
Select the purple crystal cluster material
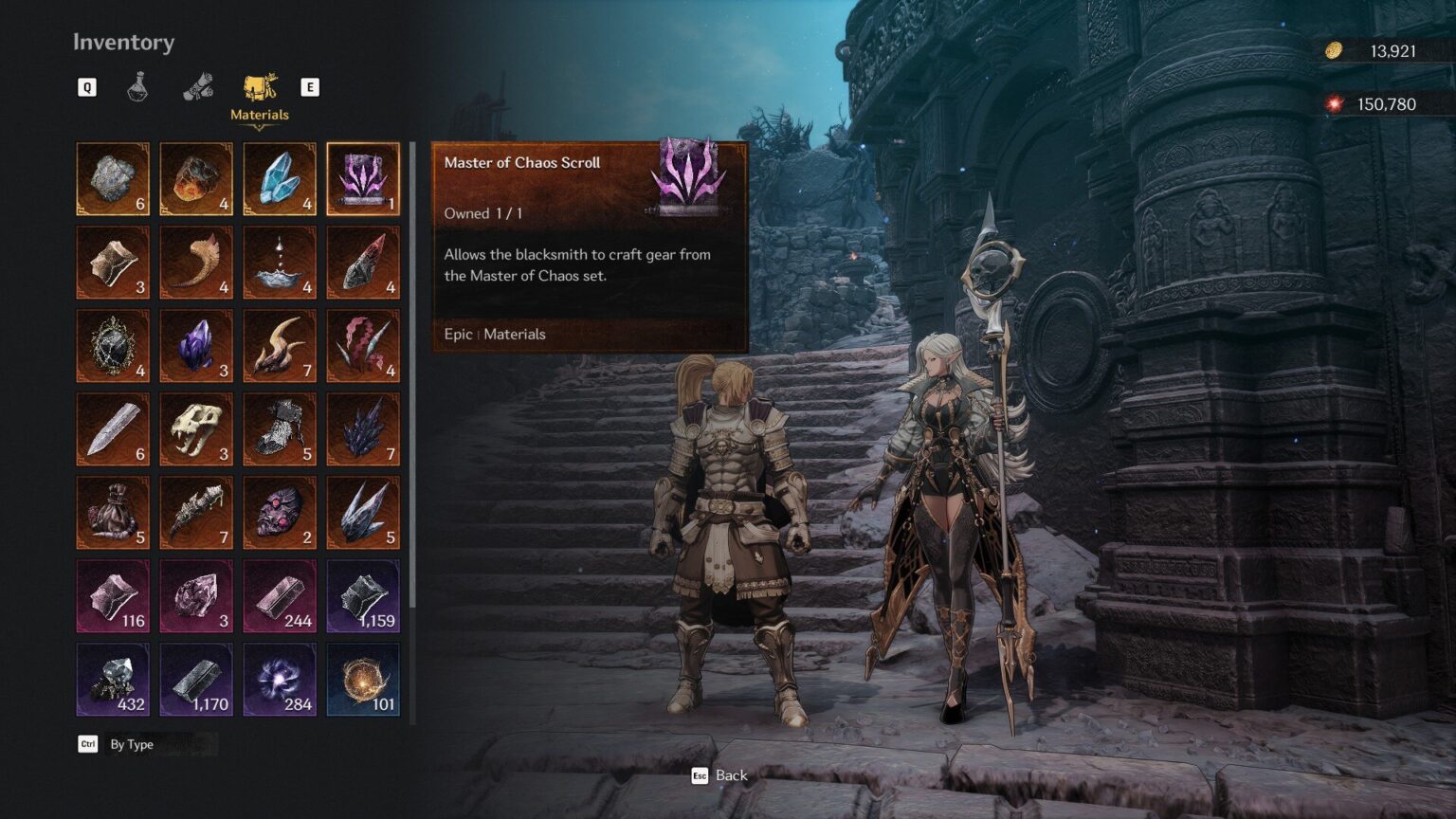[196, 343]
